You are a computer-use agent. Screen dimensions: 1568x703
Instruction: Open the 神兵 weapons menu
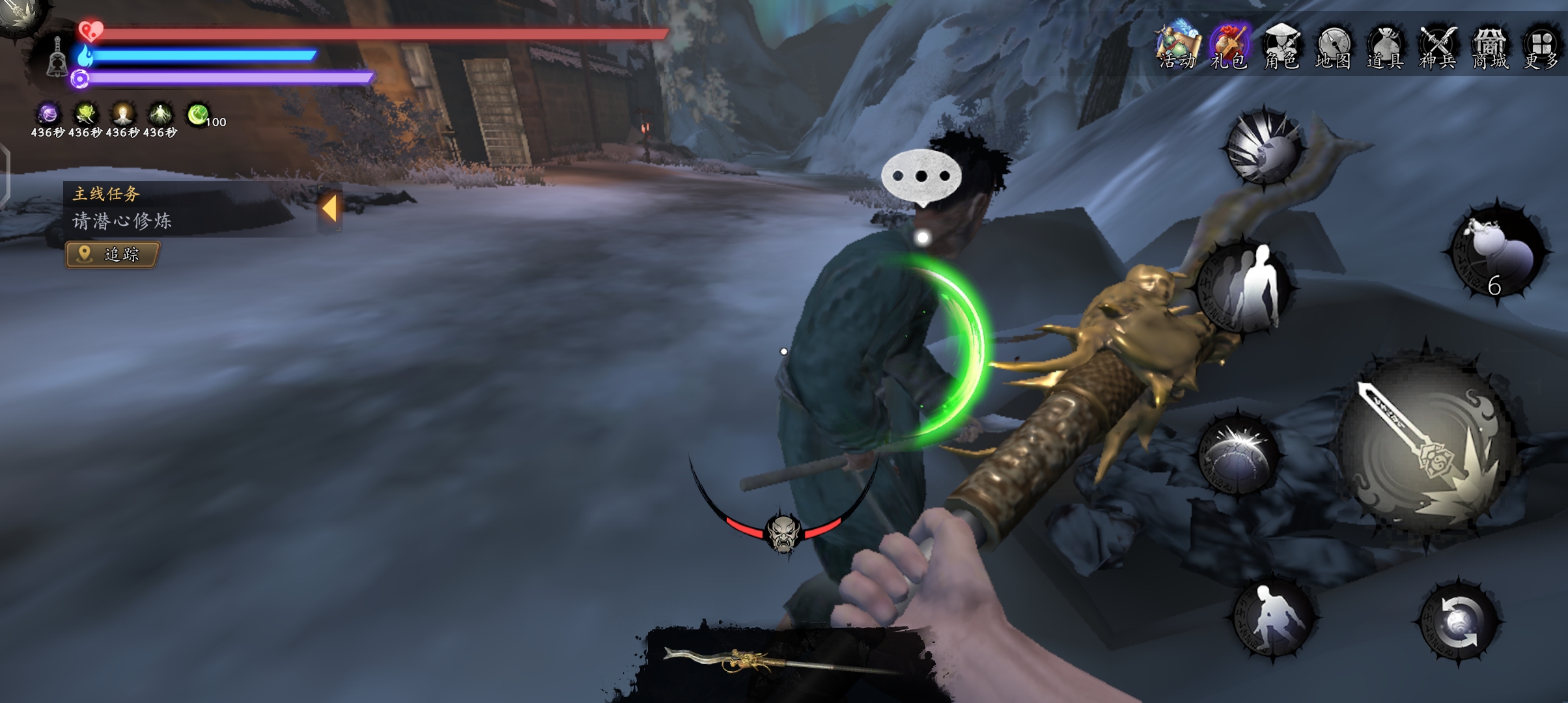(1438, 46)
